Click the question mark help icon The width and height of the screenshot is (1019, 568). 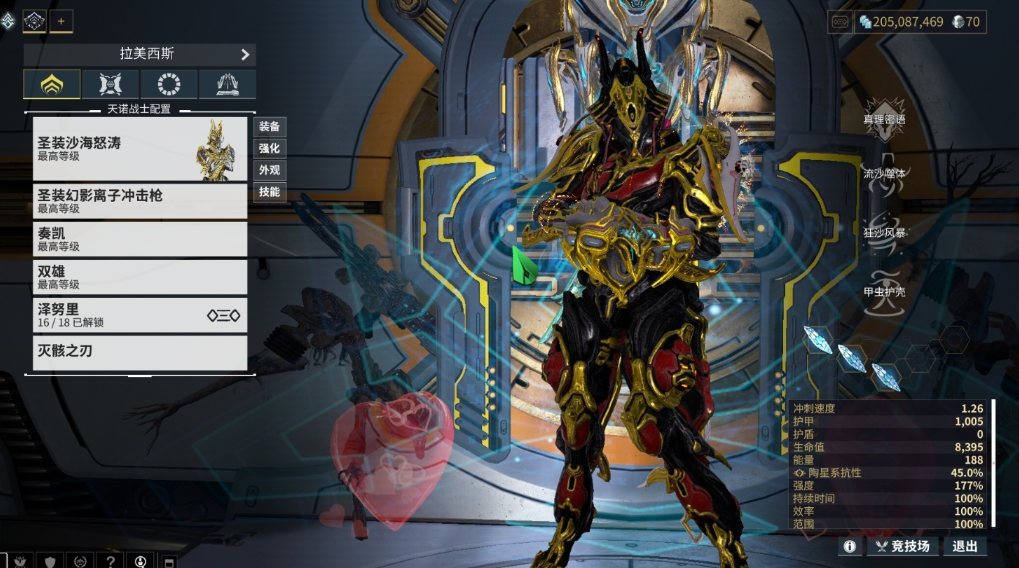[x=110, y=560]
